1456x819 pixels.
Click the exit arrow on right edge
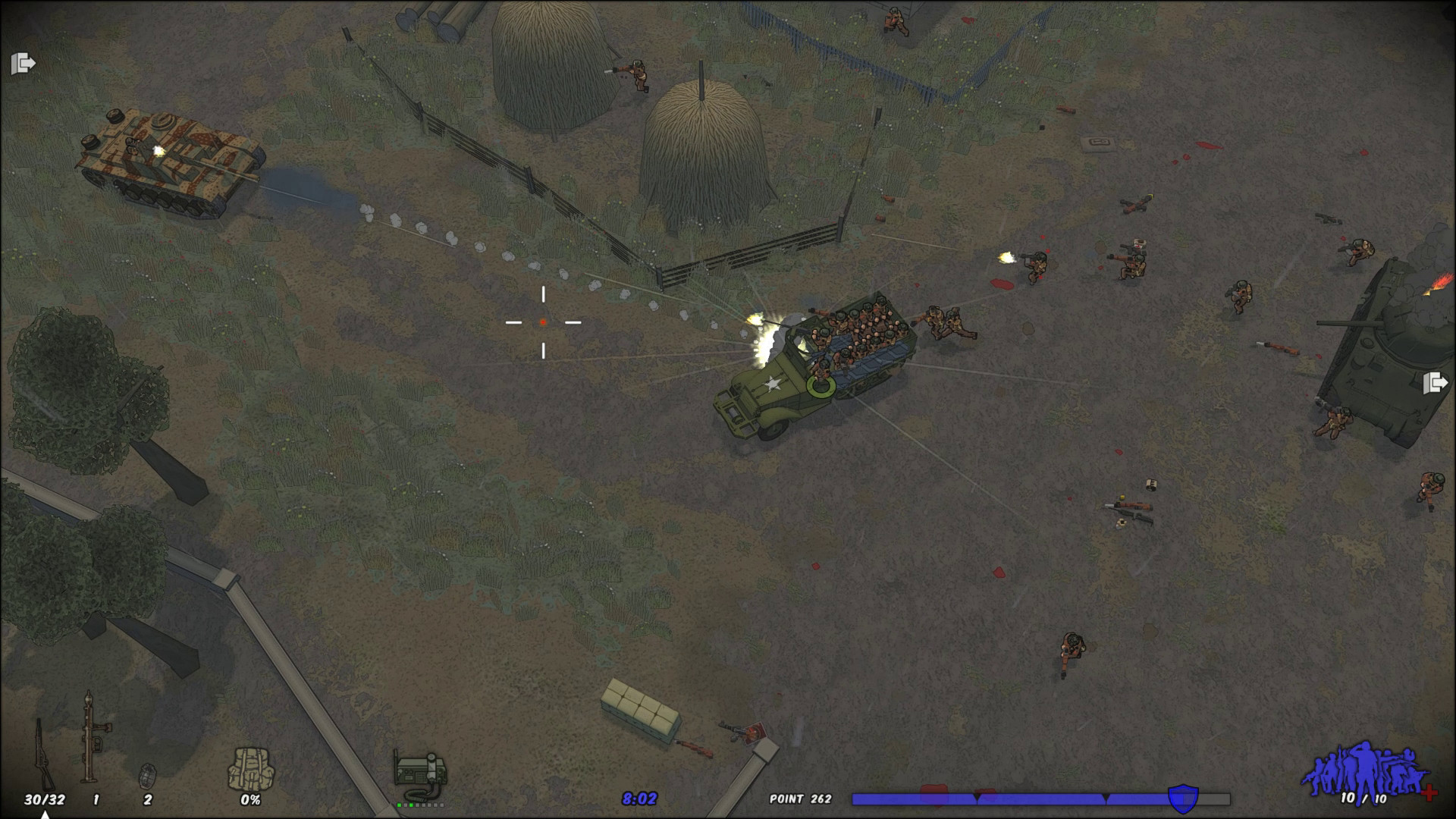click(1436, 384)
